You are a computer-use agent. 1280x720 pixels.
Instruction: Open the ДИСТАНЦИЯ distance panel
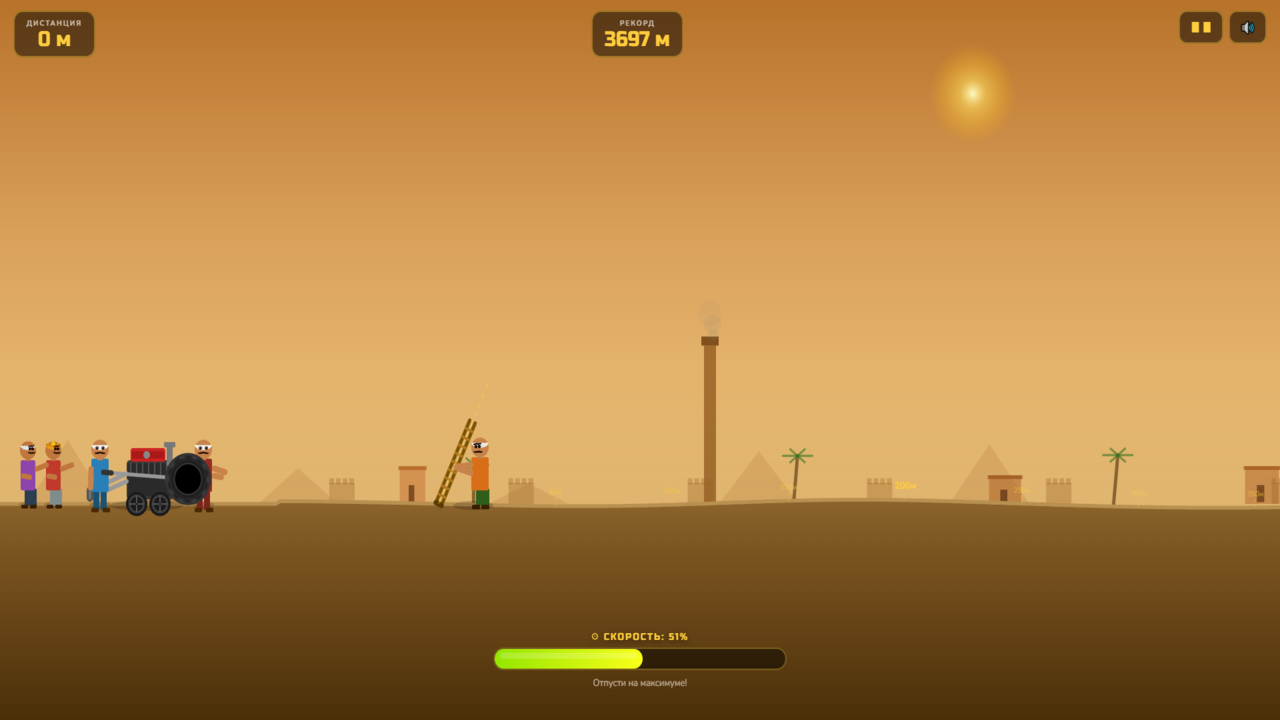54,33
